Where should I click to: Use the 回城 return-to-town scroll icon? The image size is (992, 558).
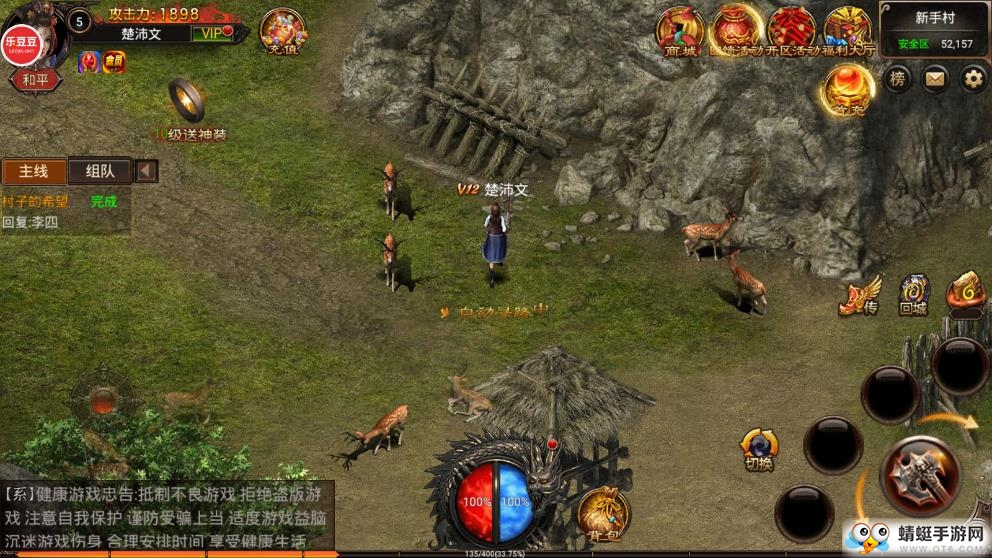pyautogui.click(x=914, y=293)
